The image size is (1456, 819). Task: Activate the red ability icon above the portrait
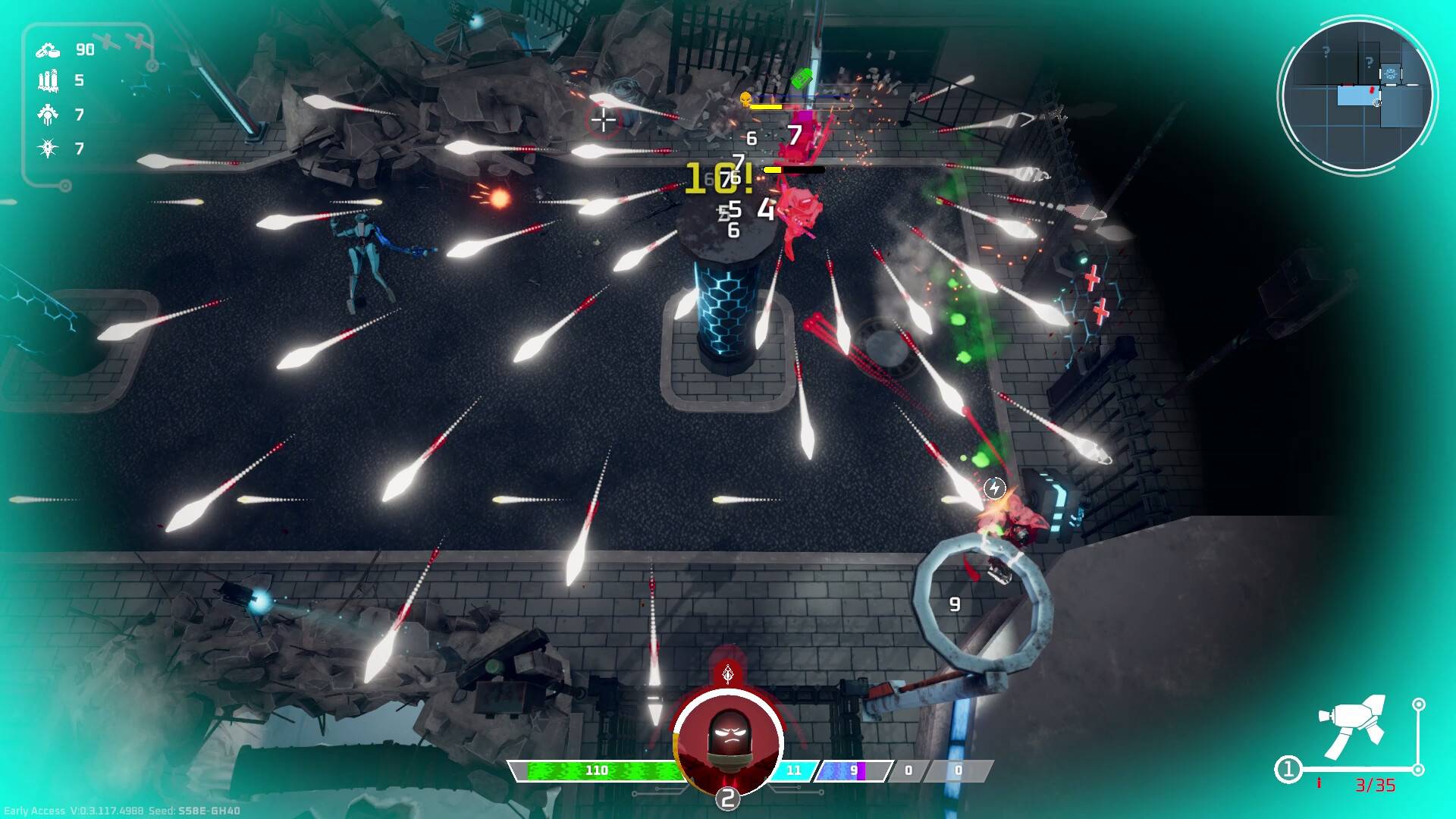[728, 673]
